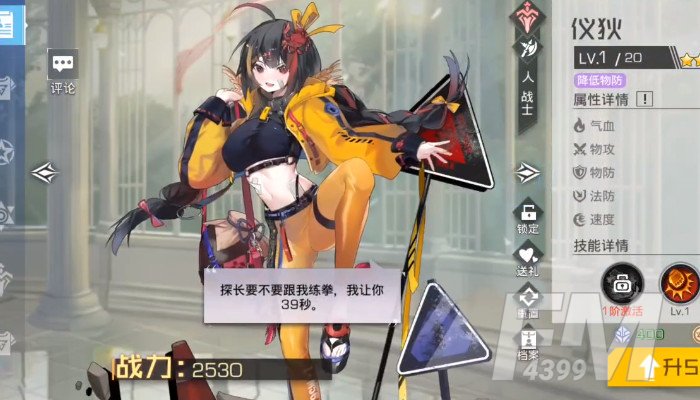Screen dimensions: 700x400
Task: Switch to next character with right arrow
Action: click(527, 173)
